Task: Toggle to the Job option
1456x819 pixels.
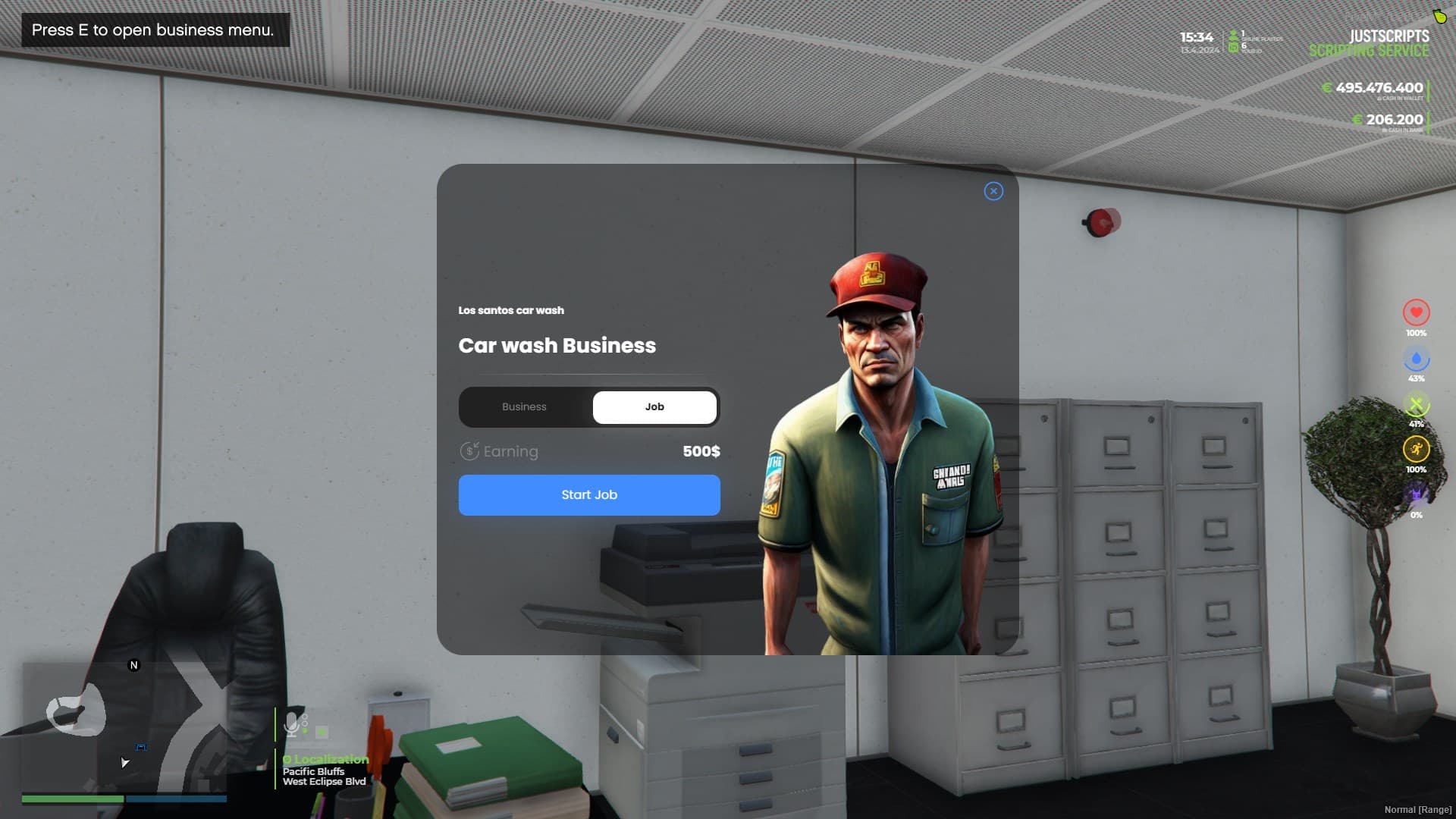Action: click(654, 406)
